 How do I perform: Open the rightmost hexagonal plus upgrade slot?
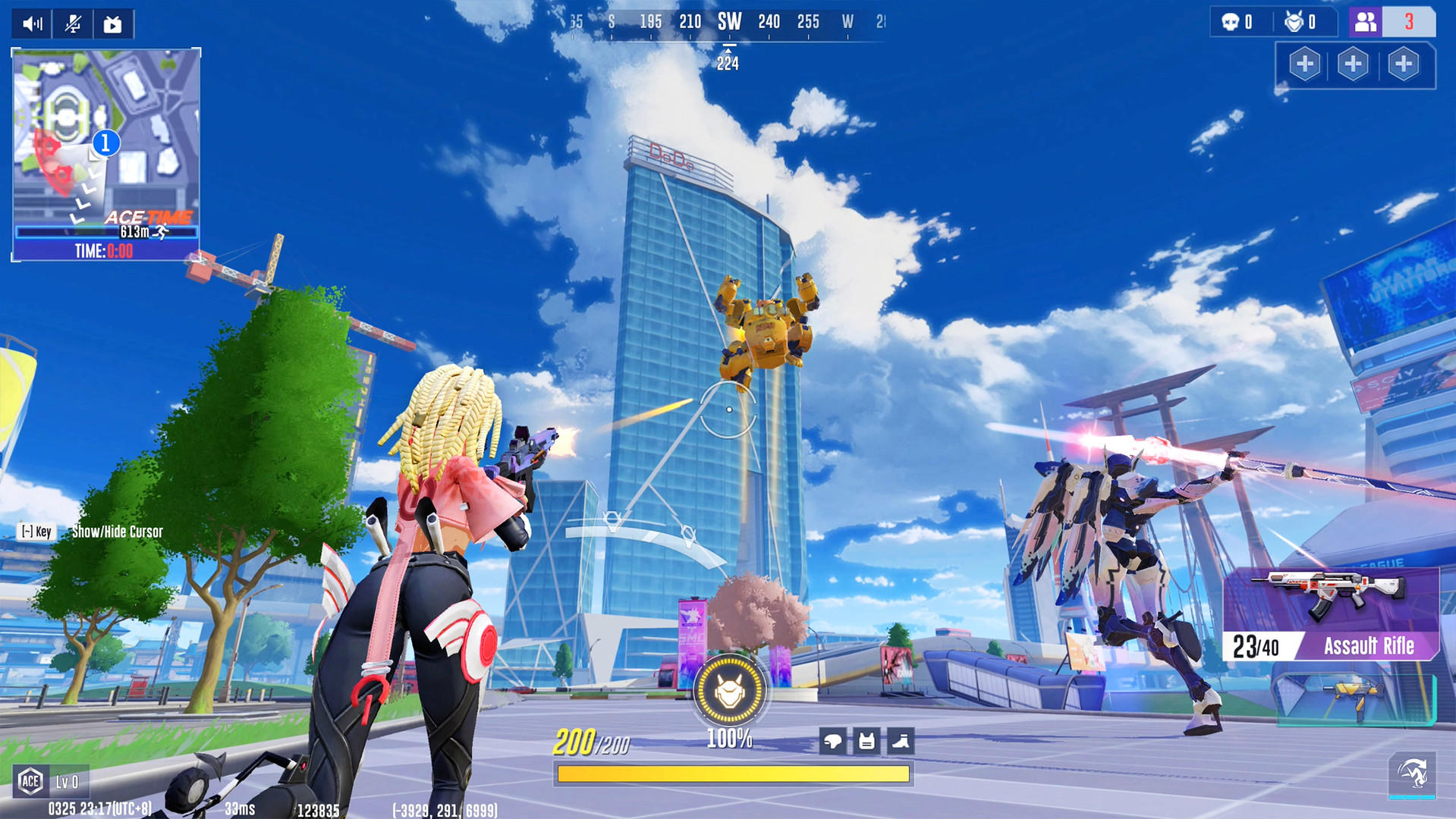coord(1404,64)
